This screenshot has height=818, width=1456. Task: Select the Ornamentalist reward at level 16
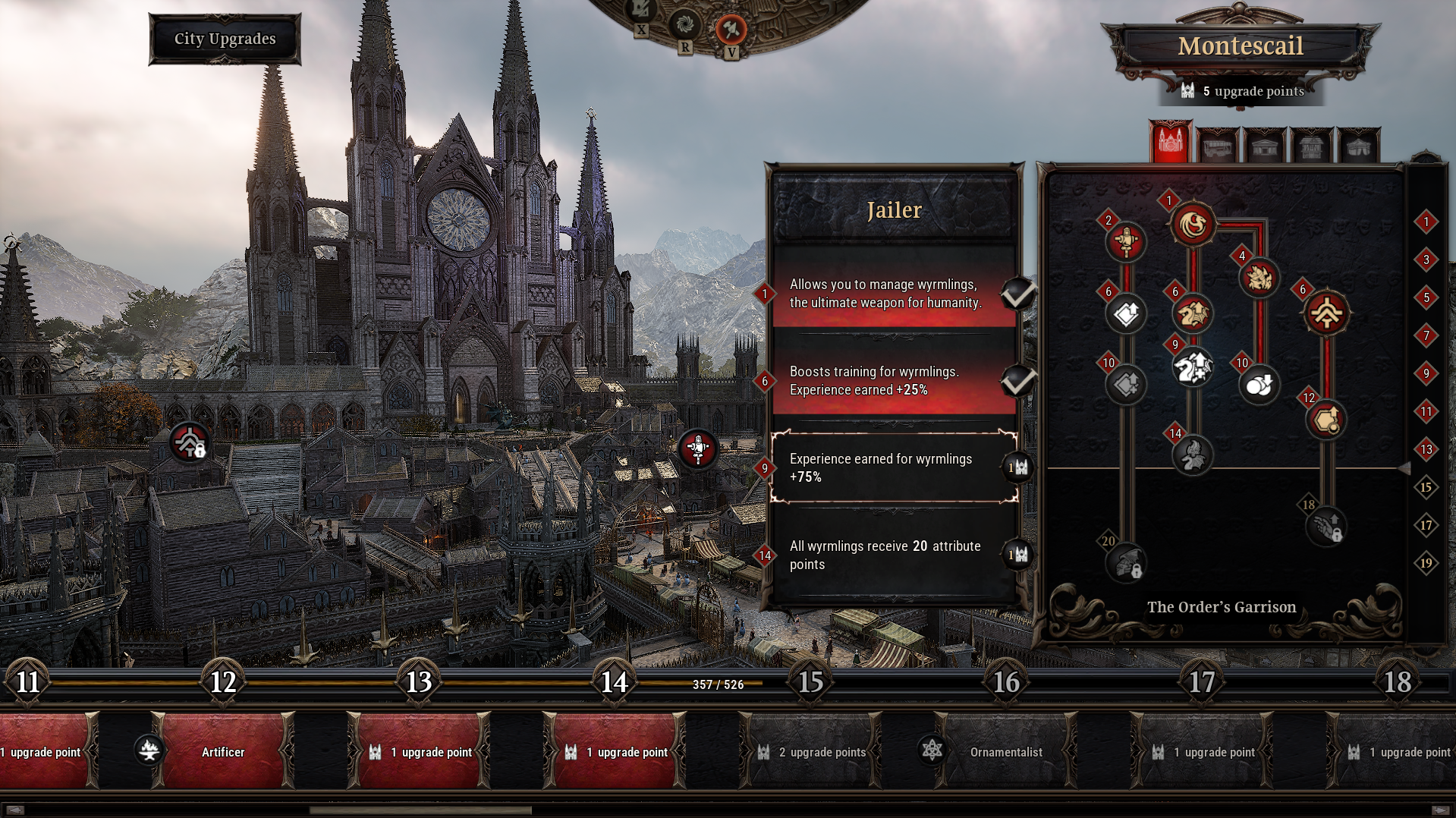1005,752
